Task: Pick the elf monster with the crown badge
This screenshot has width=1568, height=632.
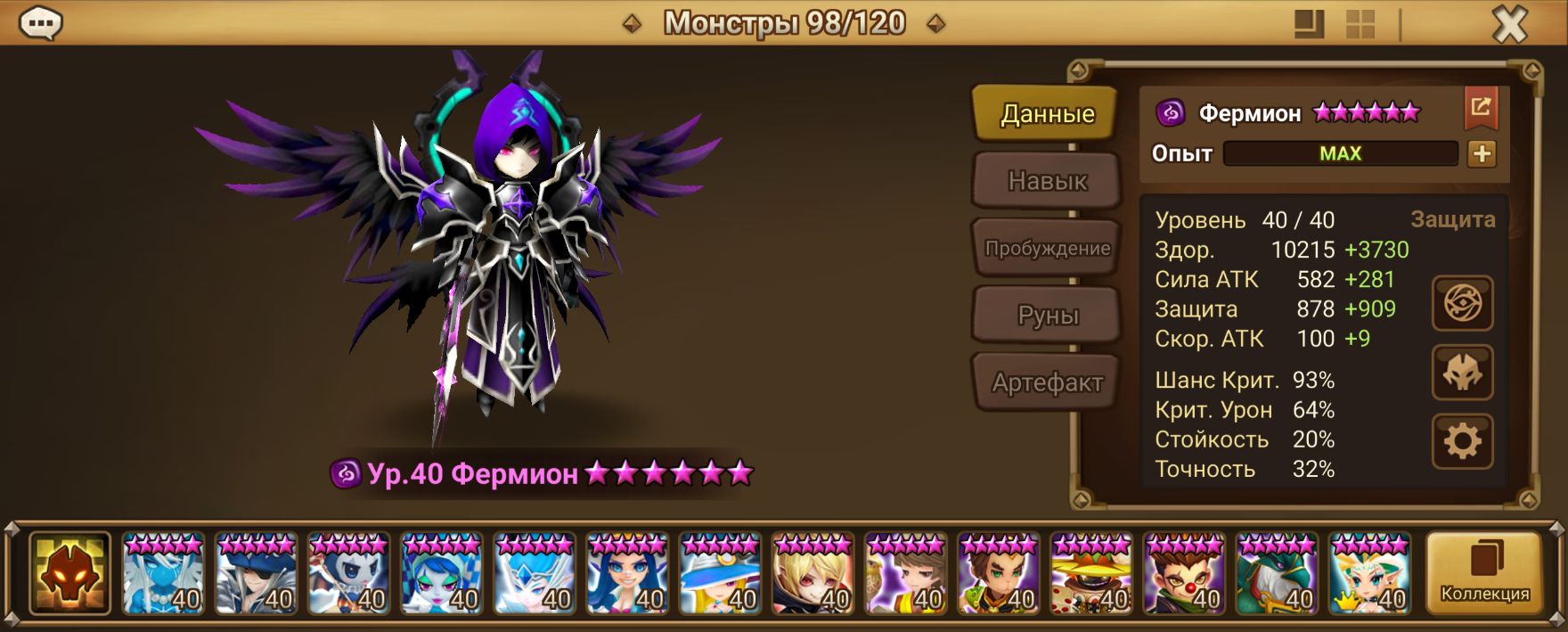Action: click(1369, 573)
